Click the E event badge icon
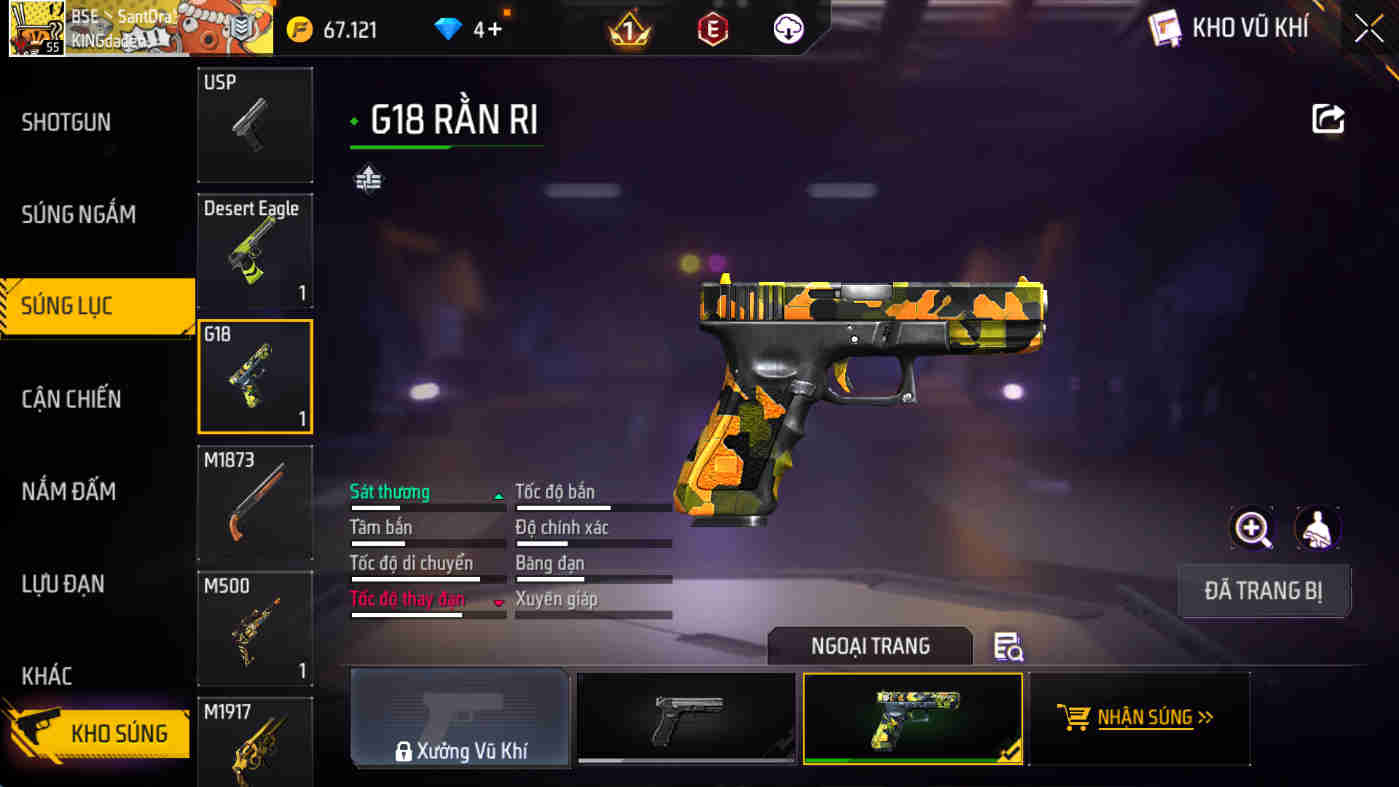 (x=710, y=29)
